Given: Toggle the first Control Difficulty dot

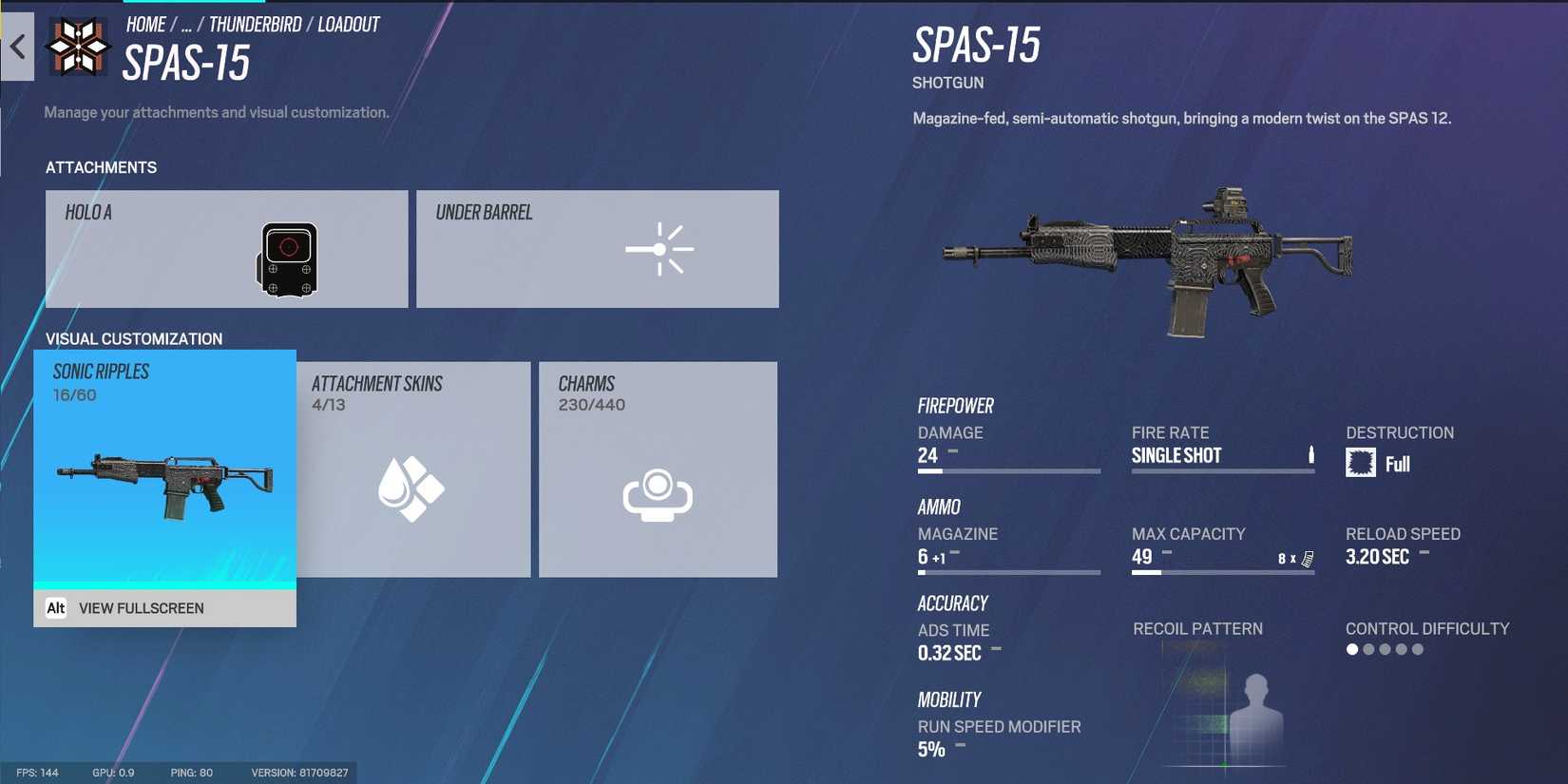Looking at the screenshot, I should (x=1350, y=649).
